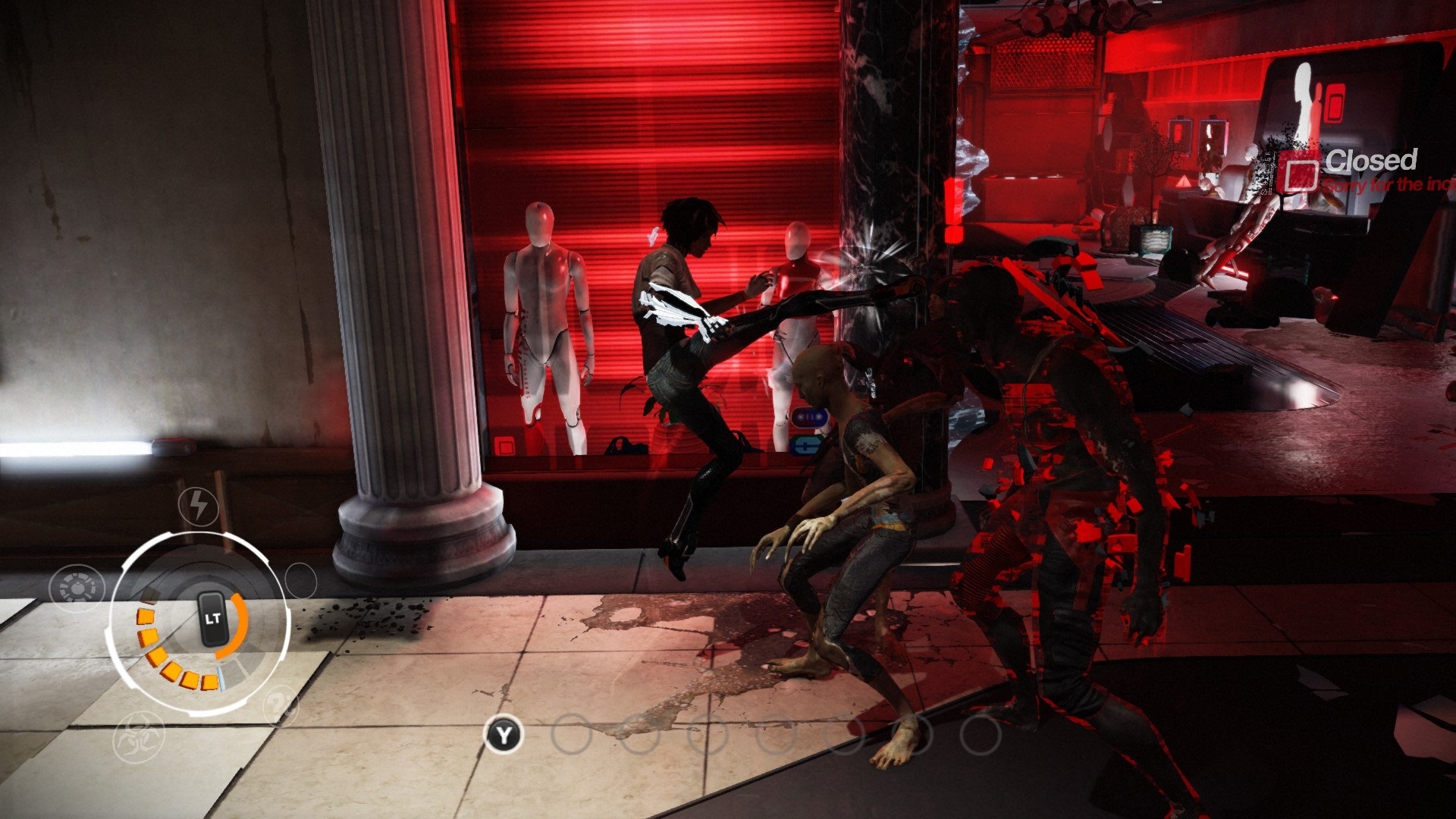Activate the lightning bolt S-Pressen icon
This screenshot has height=819, width=1456.
pyautogui.click(x=199, y=506)
